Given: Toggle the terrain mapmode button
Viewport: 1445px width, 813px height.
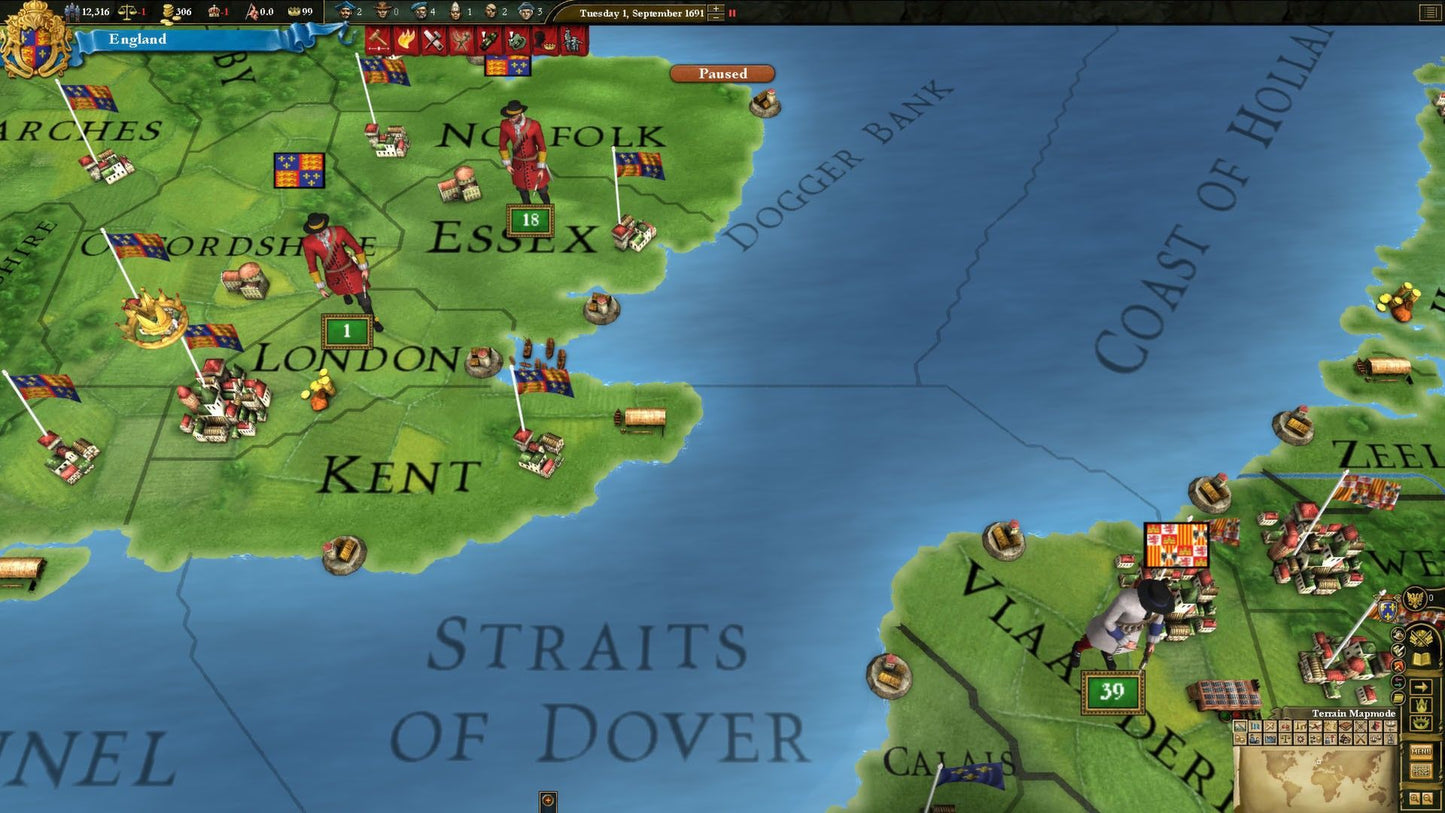Looking at the screenshot, I should point(1239,726).
